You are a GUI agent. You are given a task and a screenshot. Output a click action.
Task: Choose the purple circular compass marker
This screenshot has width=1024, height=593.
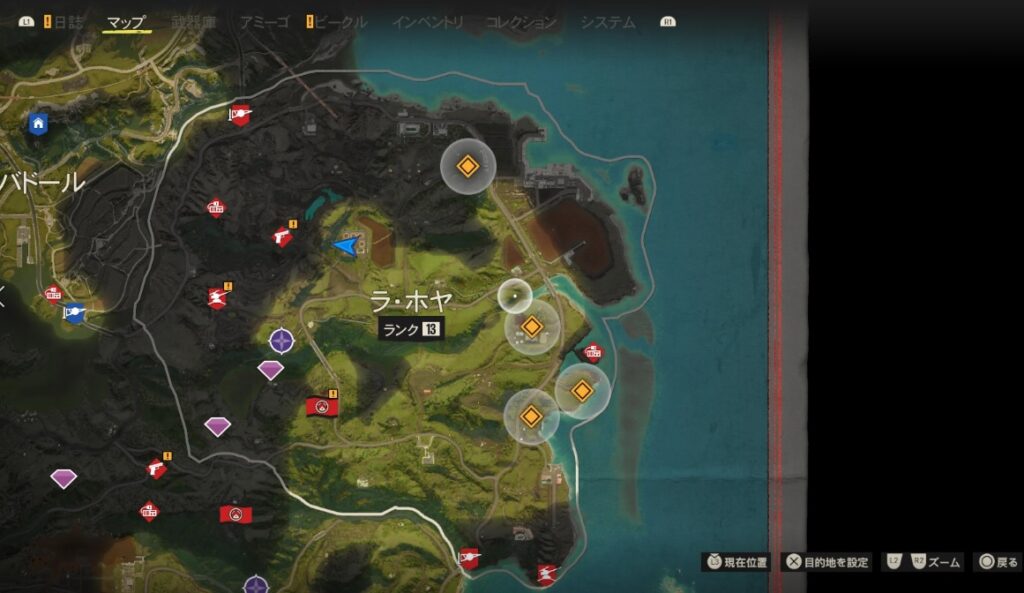pyautogui.click(x=282, y=341)
